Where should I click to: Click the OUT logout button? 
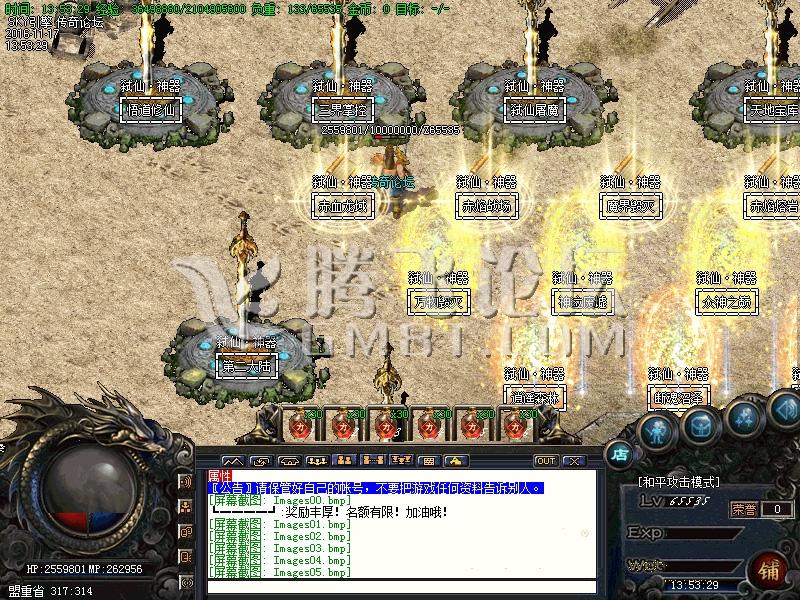tap(546, 461)
